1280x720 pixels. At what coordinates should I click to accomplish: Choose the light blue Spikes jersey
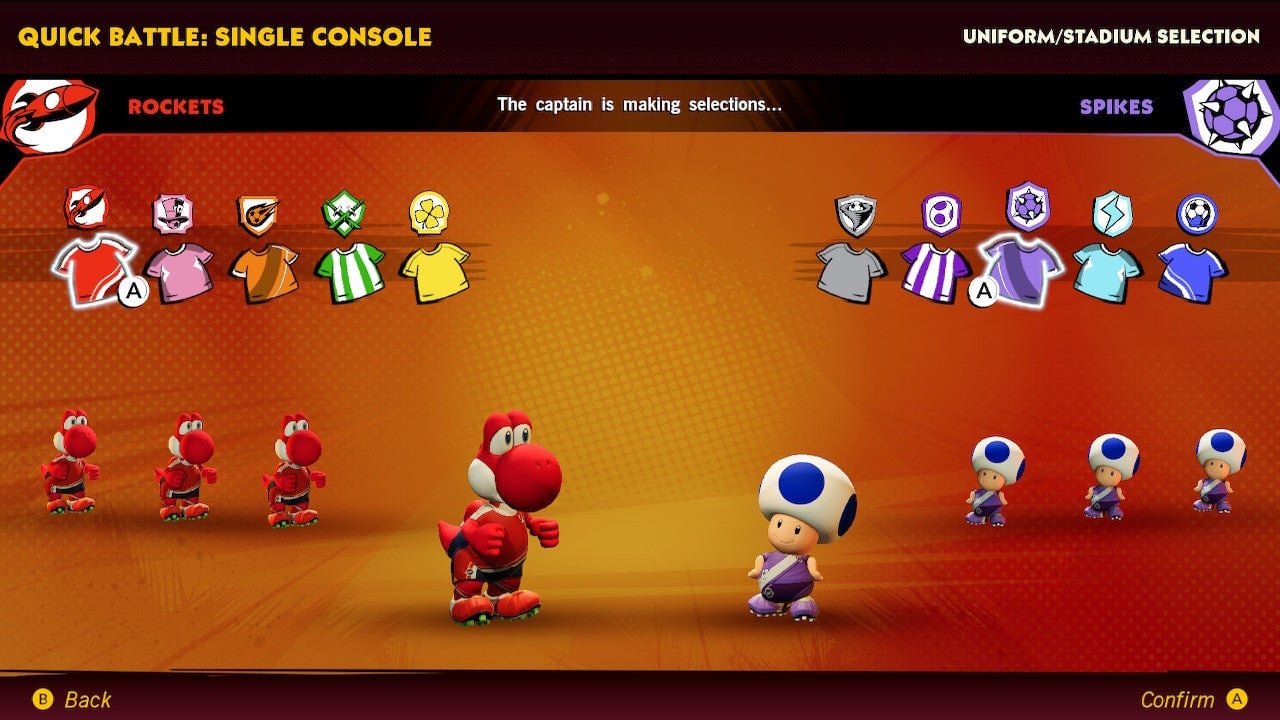click(1104, 270)
